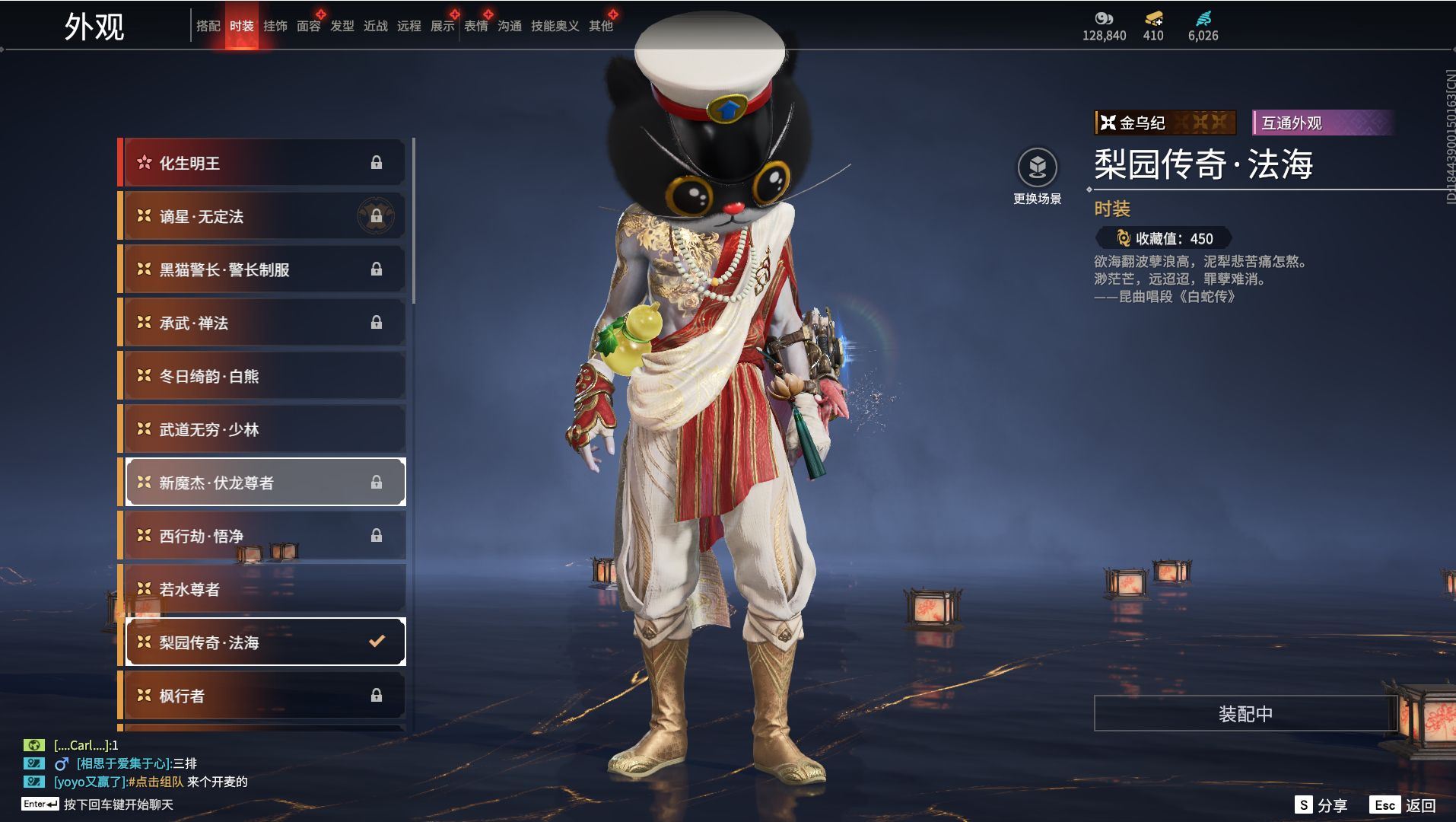
Task: Select the 化生明王 outfit row
Action: [x=263, y=163]
